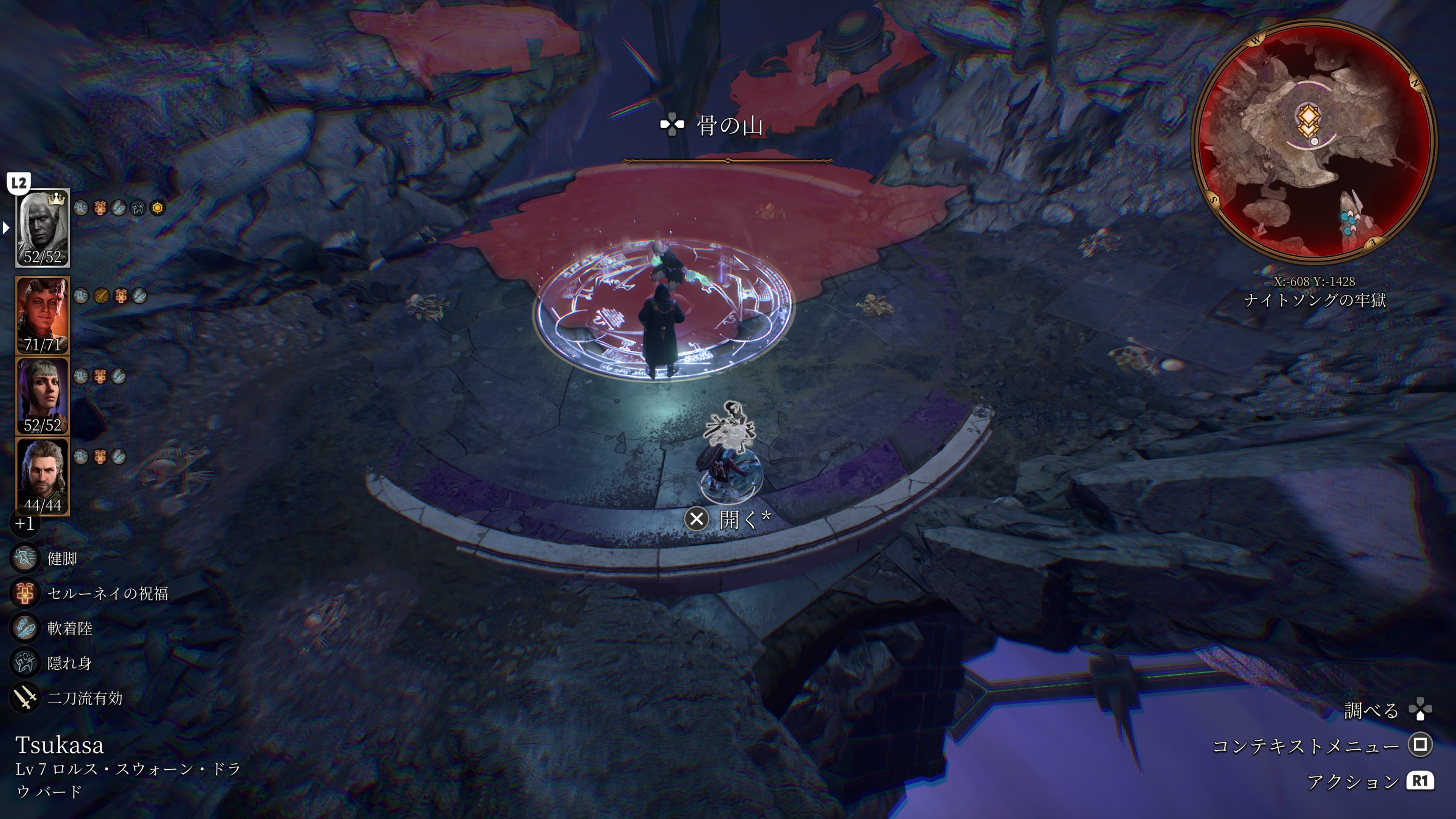Switch to the bearded man portrait with 44/44
The height and width of the screenshot is (819, 1456).
[x=42, y=477]
